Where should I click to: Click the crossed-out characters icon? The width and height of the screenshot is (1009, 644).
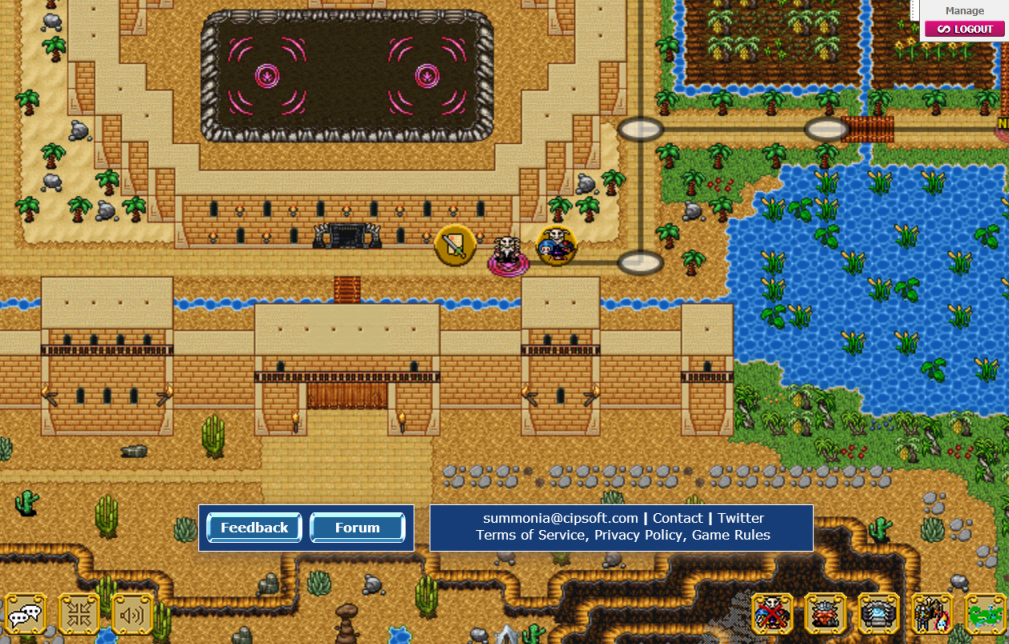[772, 614]
